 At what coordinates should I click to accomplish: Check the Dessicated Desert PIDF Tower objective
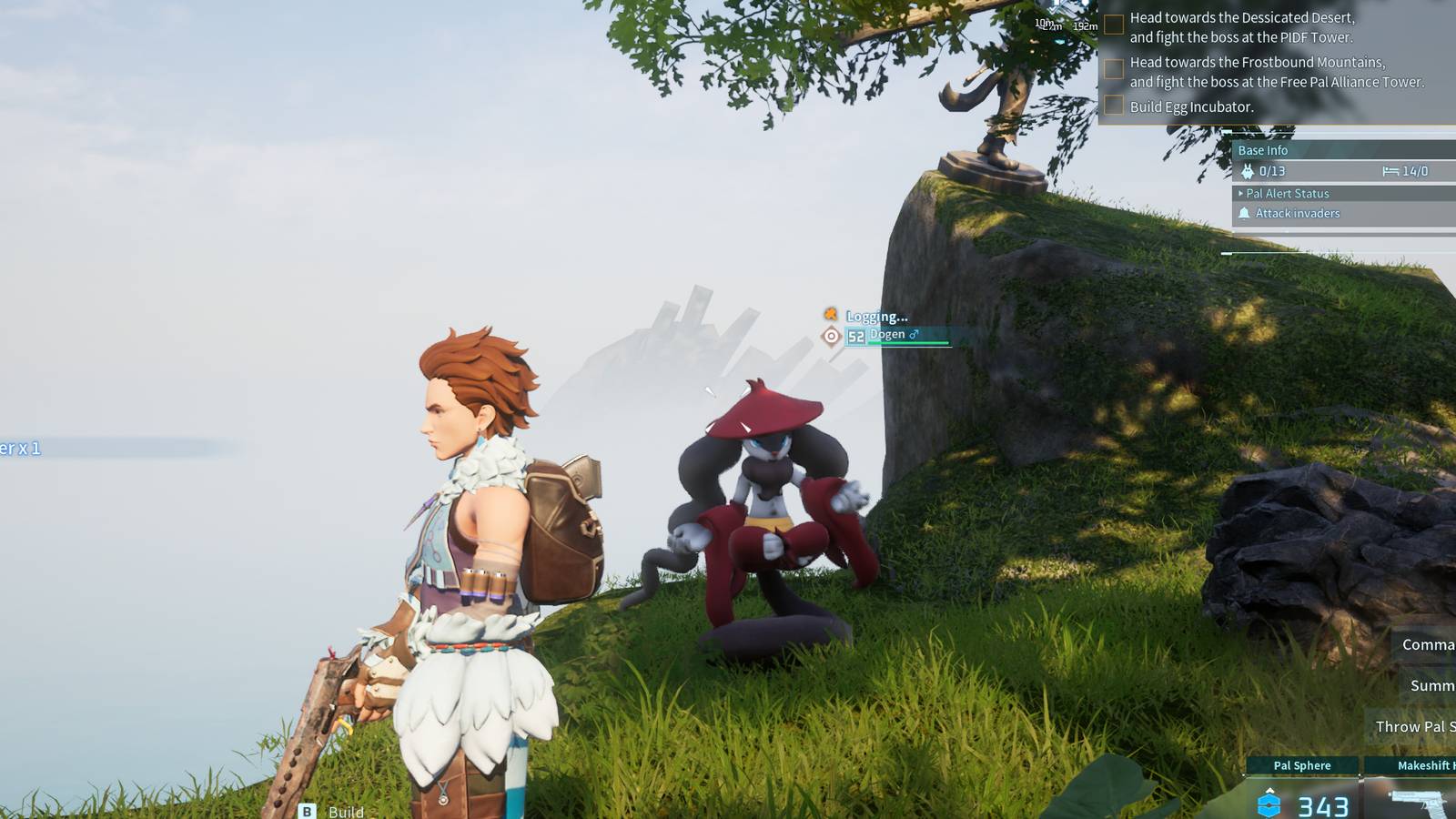(1114, 23)
